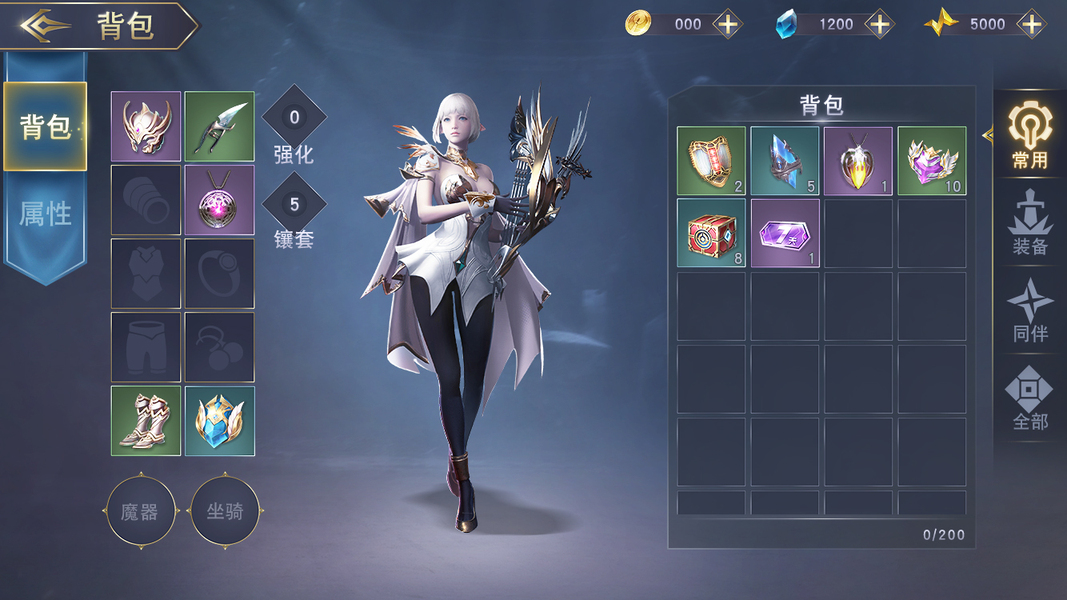Go back using the arrow beside 背包

click(x=45, y=26)
